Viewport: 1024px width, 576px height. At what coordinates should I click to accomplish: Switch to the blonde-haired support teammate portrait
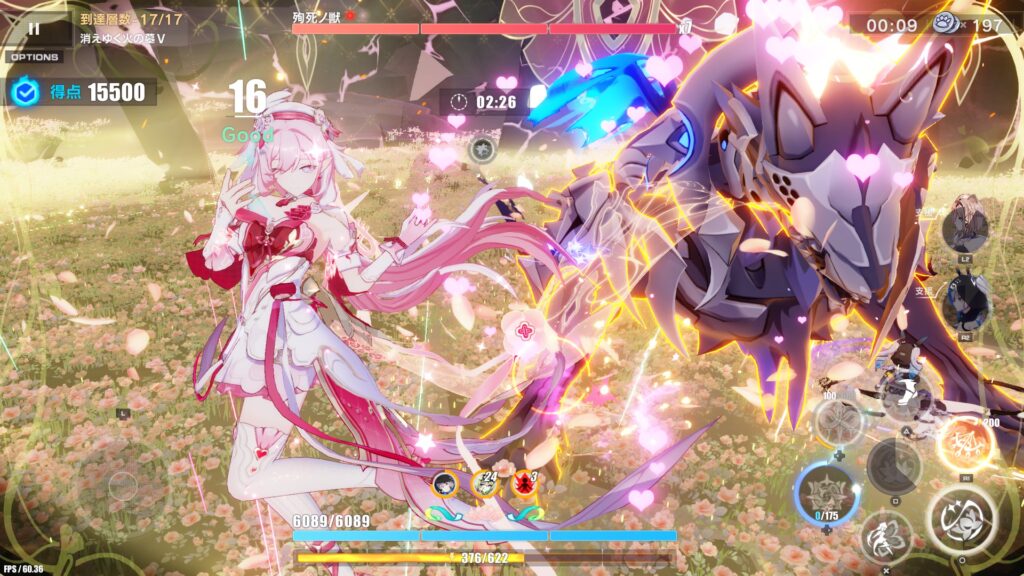(x=965, y=229)
